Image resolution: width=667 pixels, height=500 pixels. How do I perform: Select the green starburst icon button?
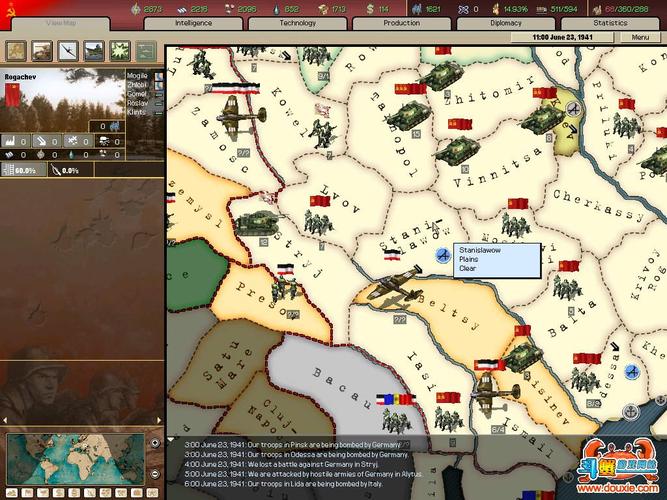(x=120, y=51)
